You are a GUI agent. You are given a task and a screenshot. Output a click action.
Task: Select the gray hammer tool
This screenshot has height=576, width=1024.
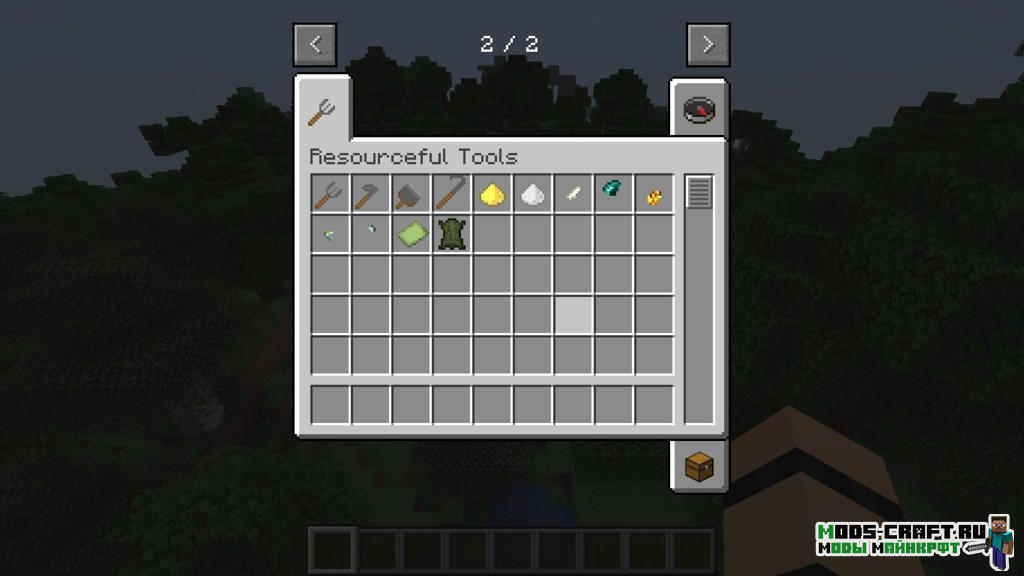tap(411, 194)
